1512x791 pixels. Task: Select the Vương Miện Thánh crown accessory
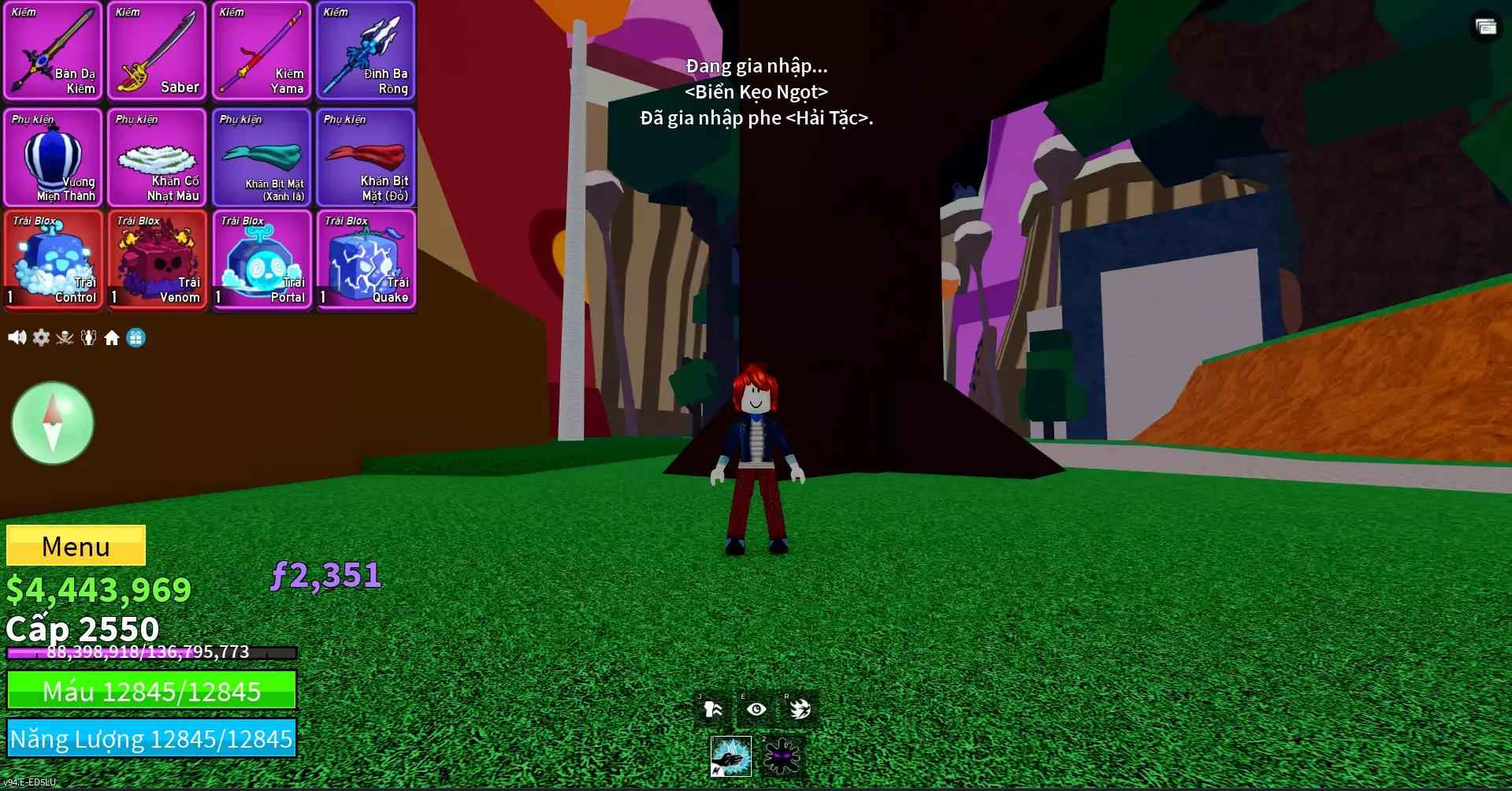tap(53, 158)
